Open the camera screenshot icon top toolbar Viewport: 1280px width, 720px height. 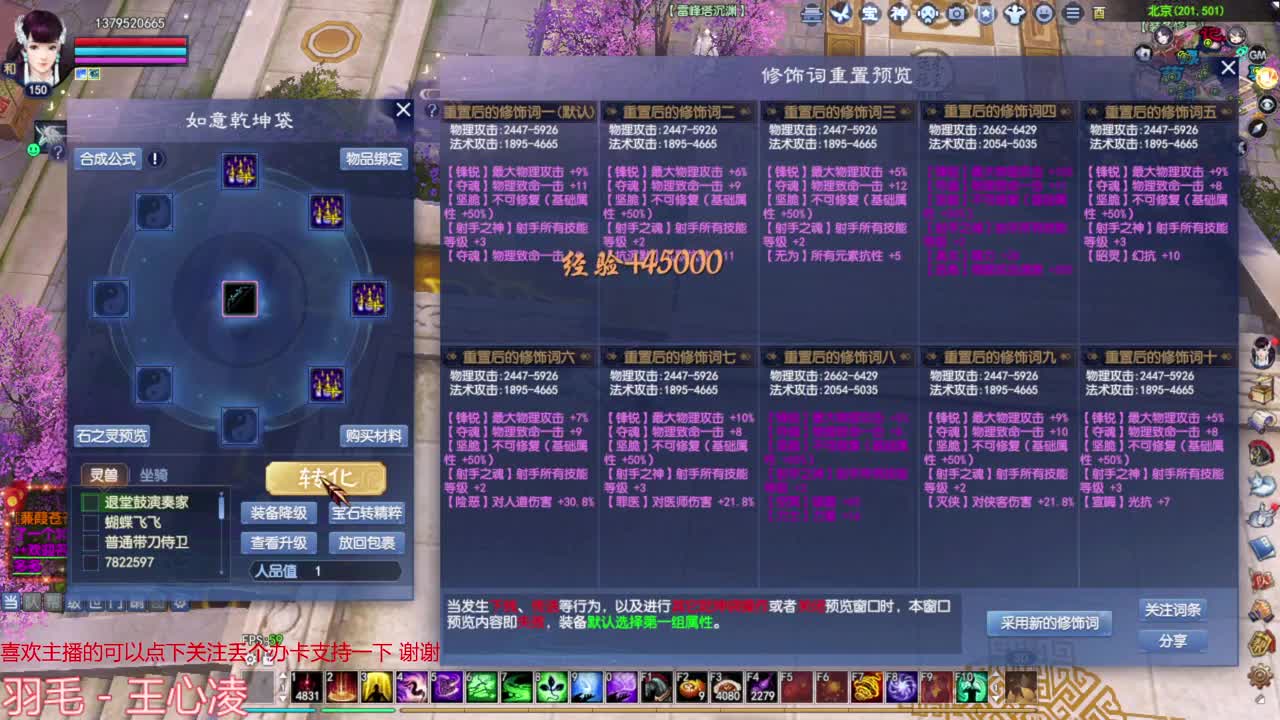tap(955, 13)
